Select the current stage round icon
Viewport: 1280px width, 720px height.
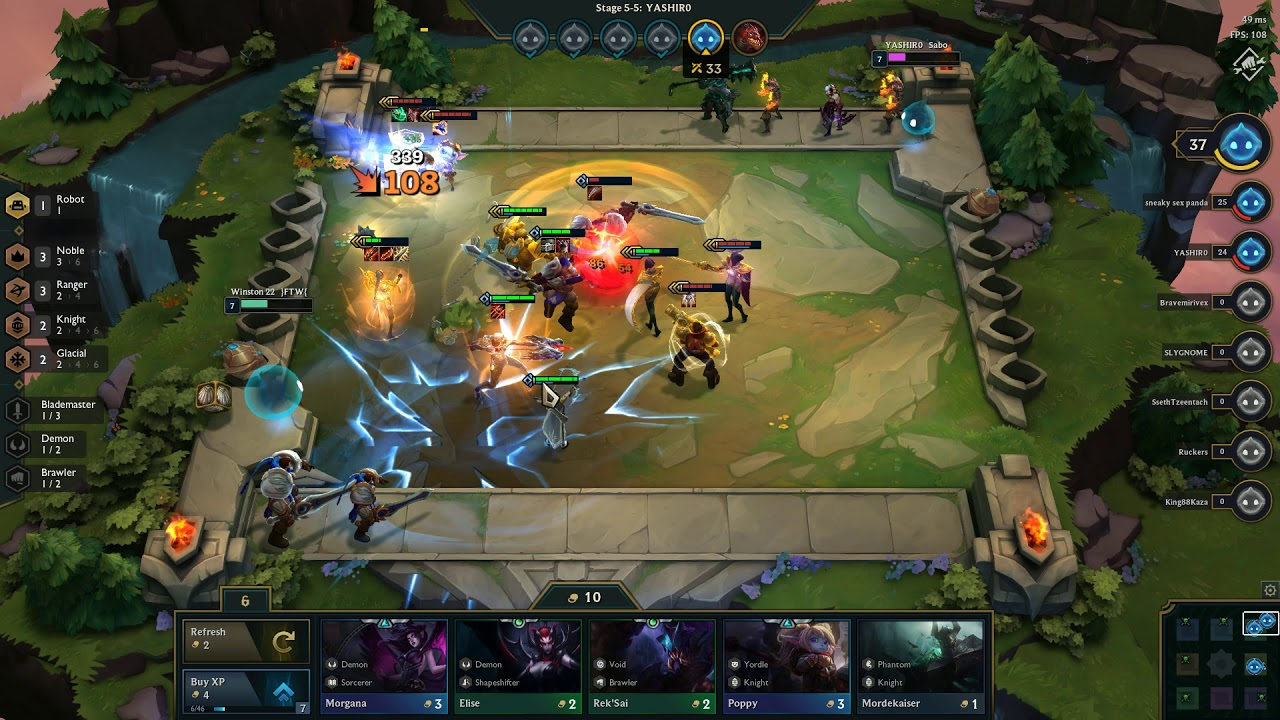706,38
